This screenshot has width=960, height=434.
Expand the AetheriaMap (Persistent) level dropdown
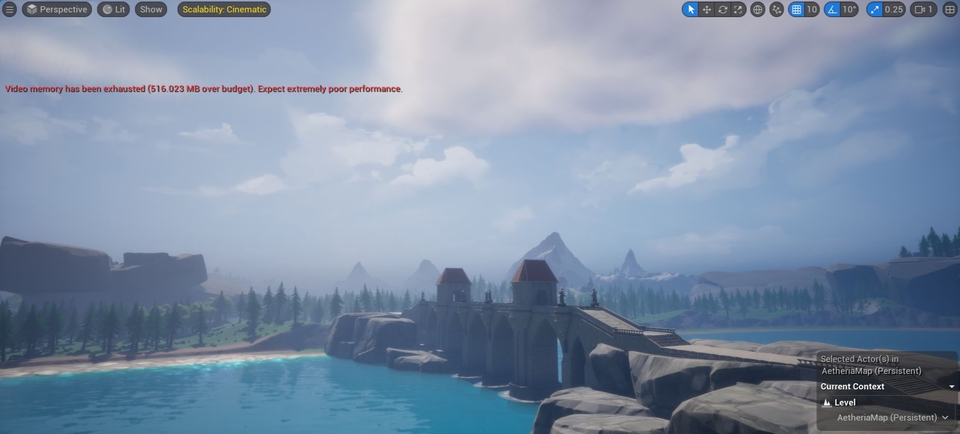[944, 417]
